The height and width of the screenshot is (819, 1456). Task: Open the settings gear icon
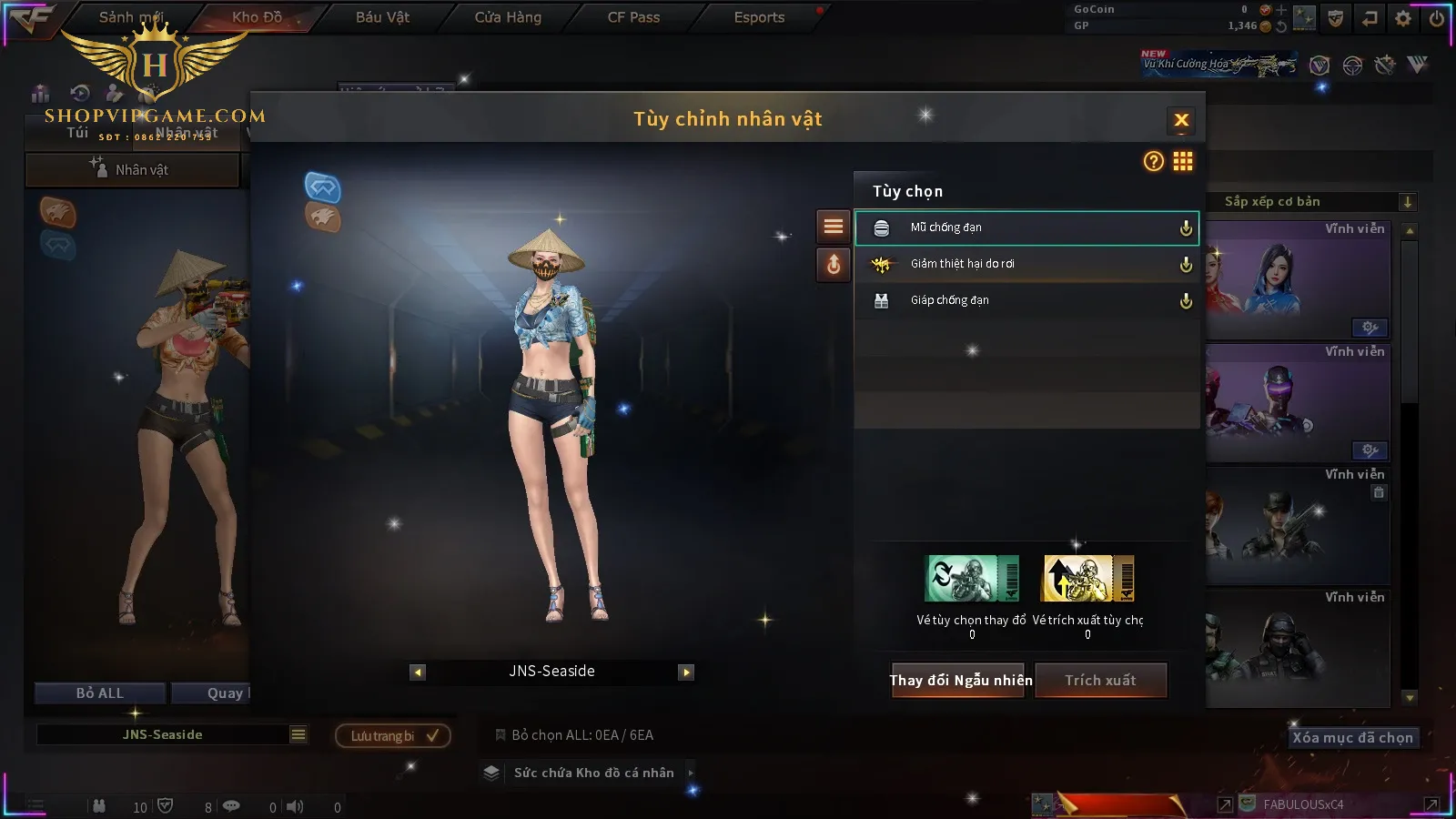pyautogui.click(x=1402, y=18)
